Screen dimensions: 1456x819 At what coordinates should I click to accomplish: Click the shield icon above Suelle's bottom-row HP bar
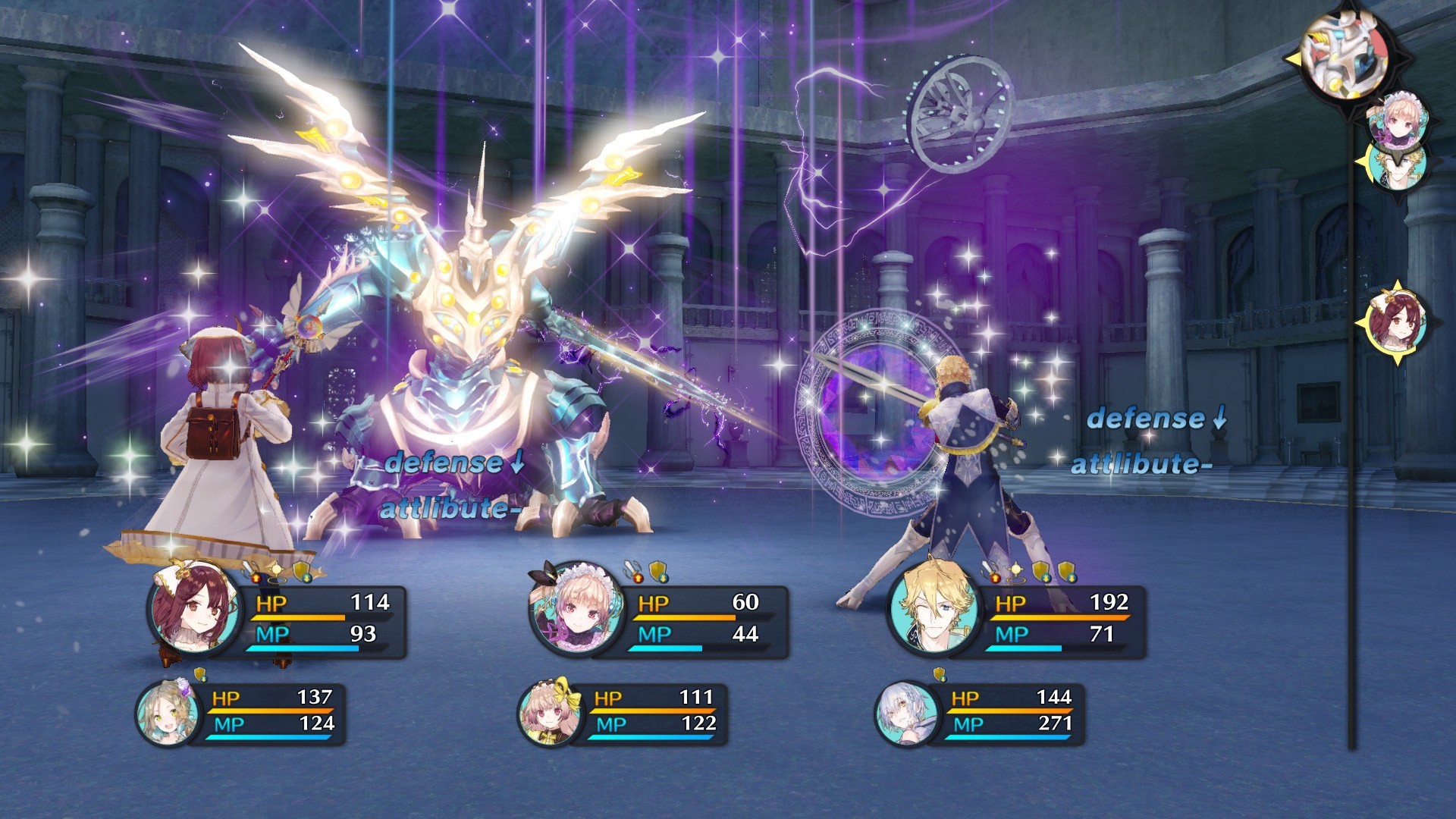(x=940, y=675)
